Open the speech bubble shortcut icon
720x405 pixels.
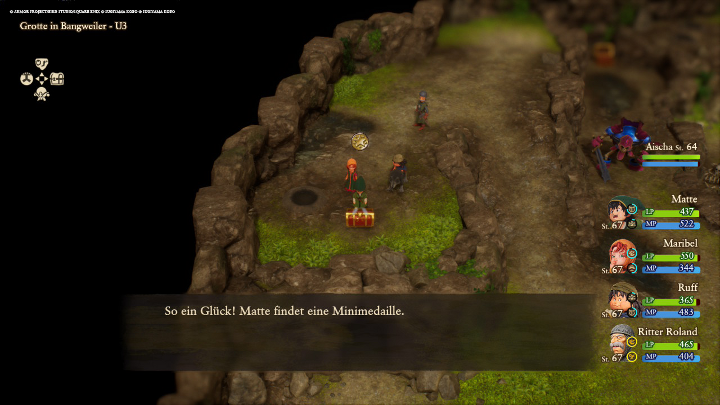(x=41, y=62)
